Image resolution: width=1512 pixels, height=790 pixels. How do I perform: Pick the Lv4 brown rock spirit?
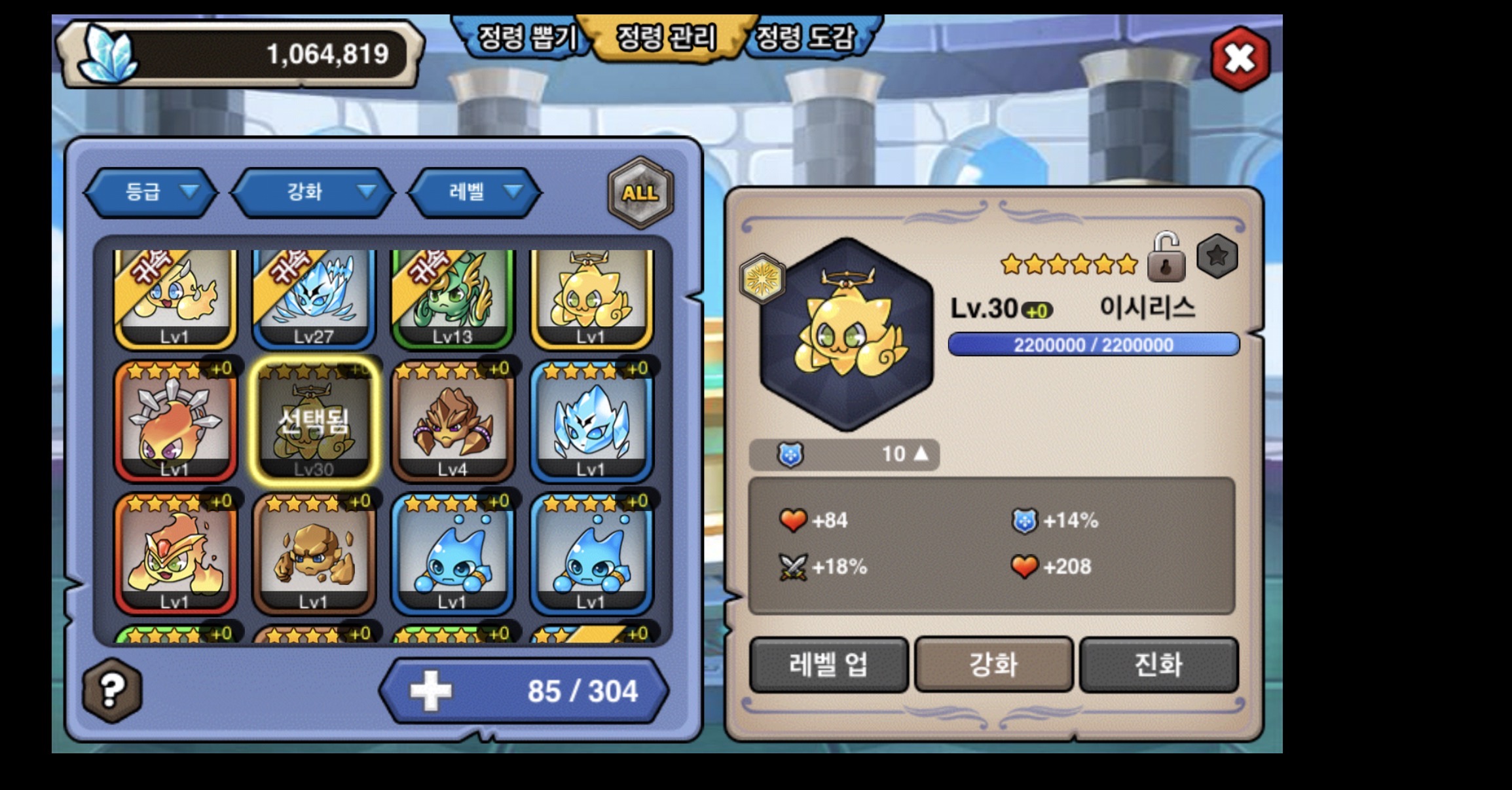click(x=452, y=423)
